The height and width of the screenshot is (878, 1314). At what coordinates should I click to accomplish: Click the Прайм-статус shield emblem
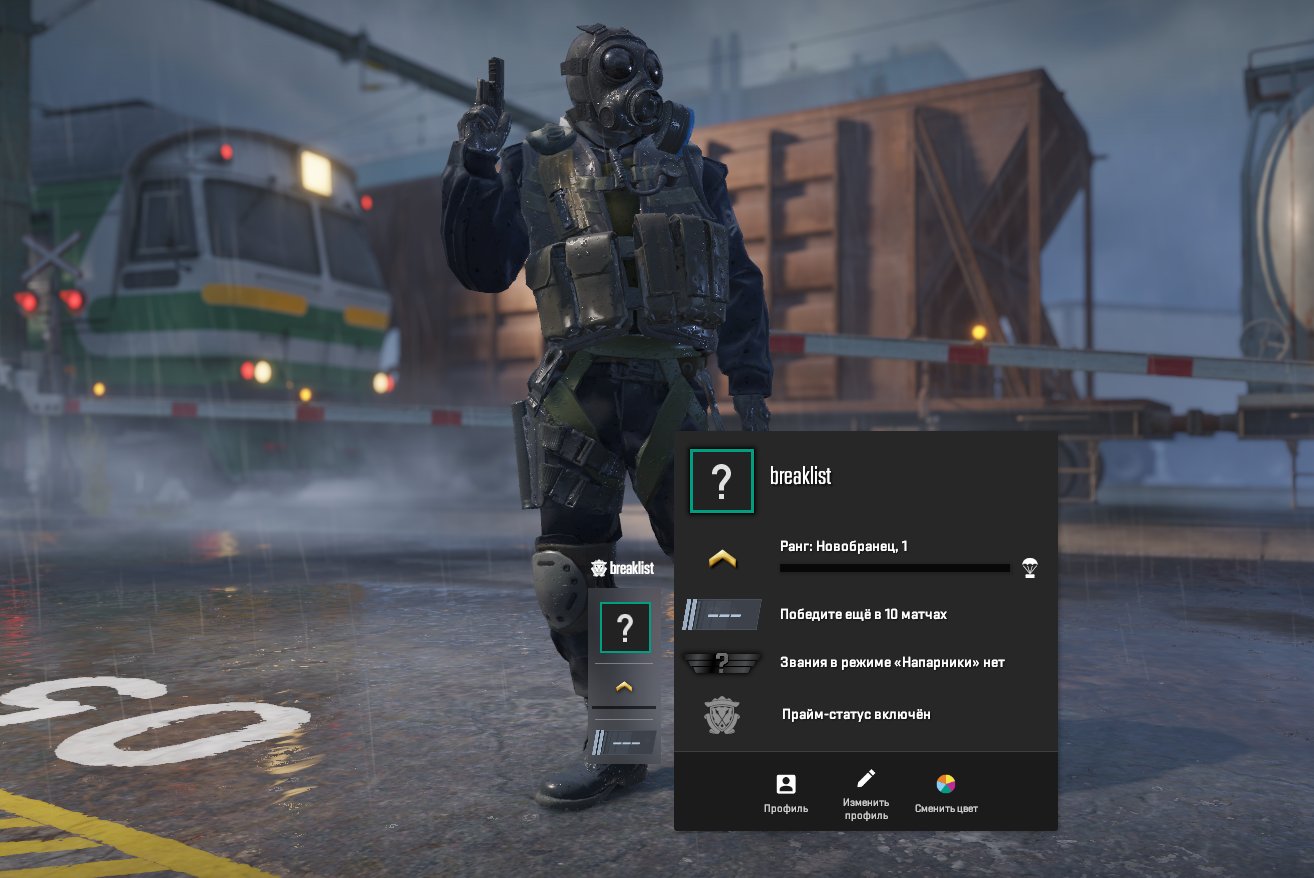coord(721,715)
